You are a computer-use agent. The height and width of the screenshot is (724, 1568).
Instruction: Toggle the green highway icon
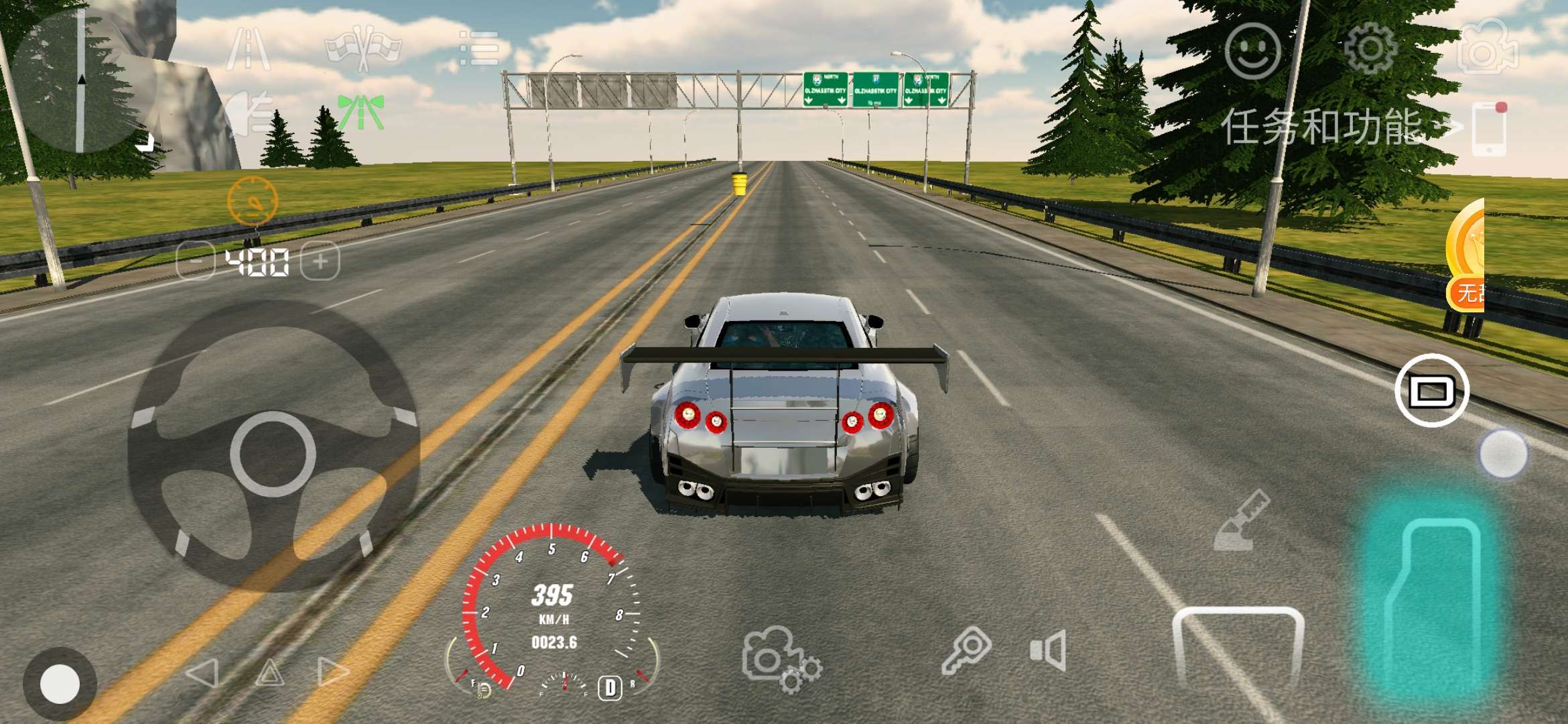click(x=361, y=112)
